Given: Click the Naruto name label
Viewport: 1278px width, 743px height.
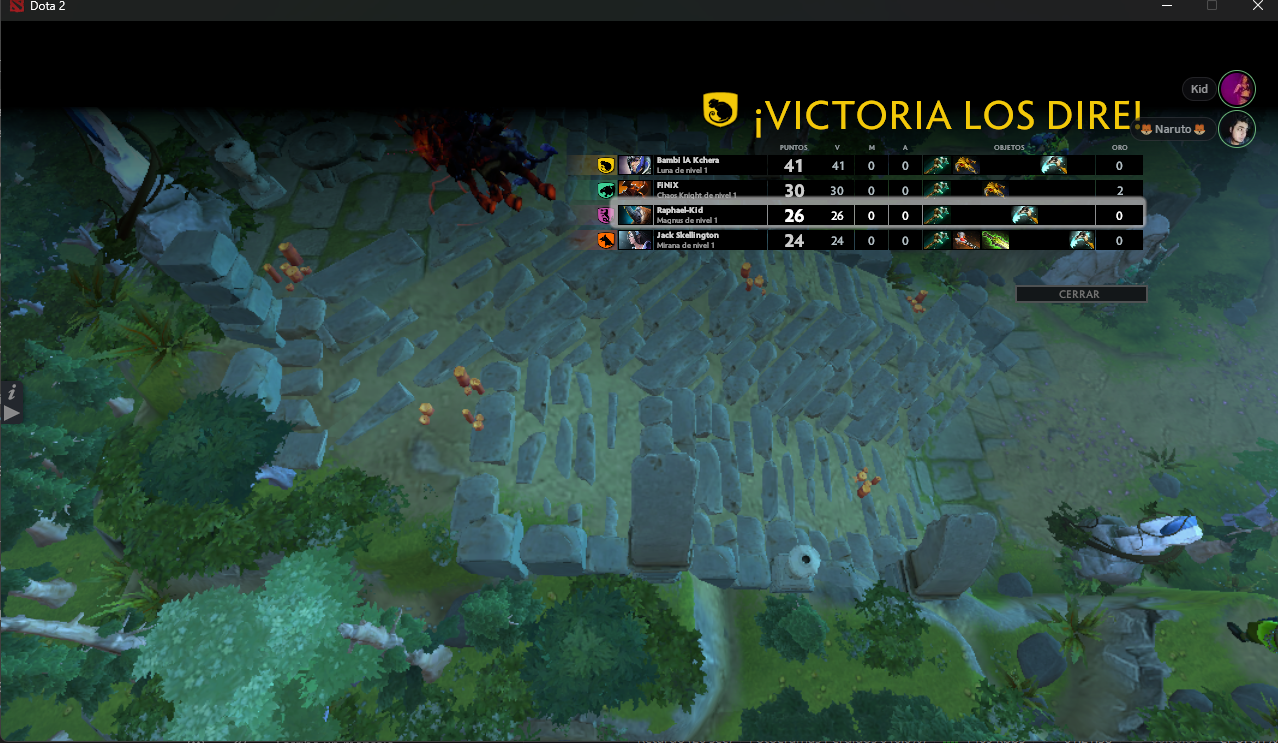Looking at the screenshot, I should coord(1174,129).
